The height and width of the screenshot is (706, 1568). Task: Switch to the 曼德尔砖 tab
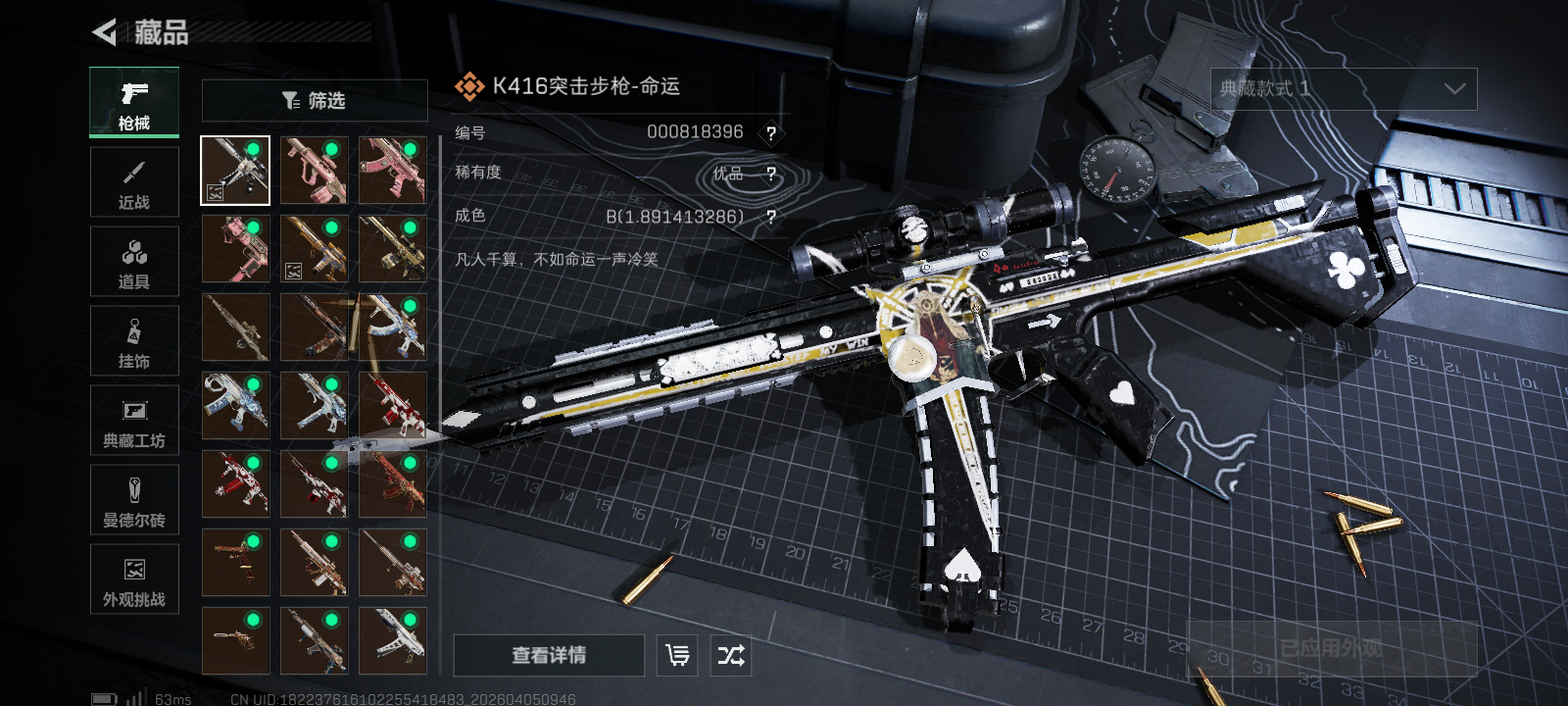134,500
